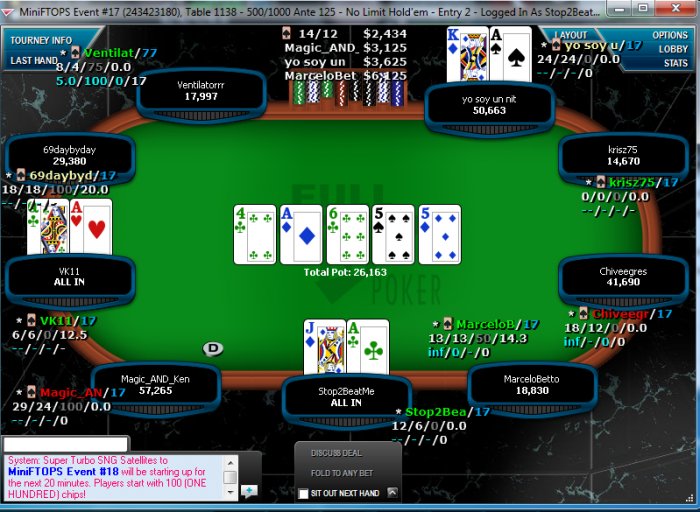Expand the arrow button beside Sit Out
The image size is (700, 512).
coord(393,492)
